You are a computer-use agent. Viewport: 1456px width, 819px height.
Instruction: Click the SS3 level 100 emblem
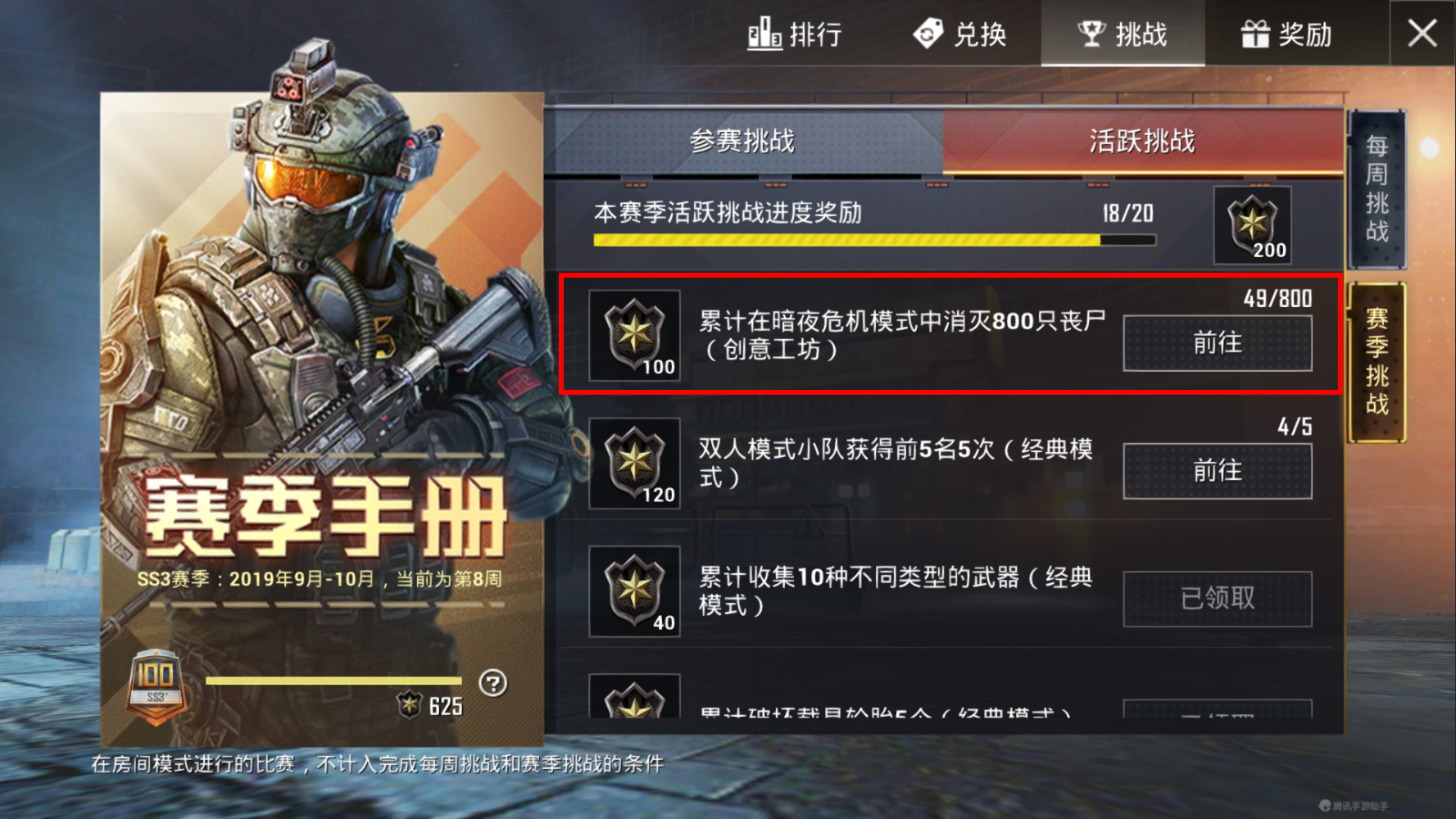coord(156,686)
